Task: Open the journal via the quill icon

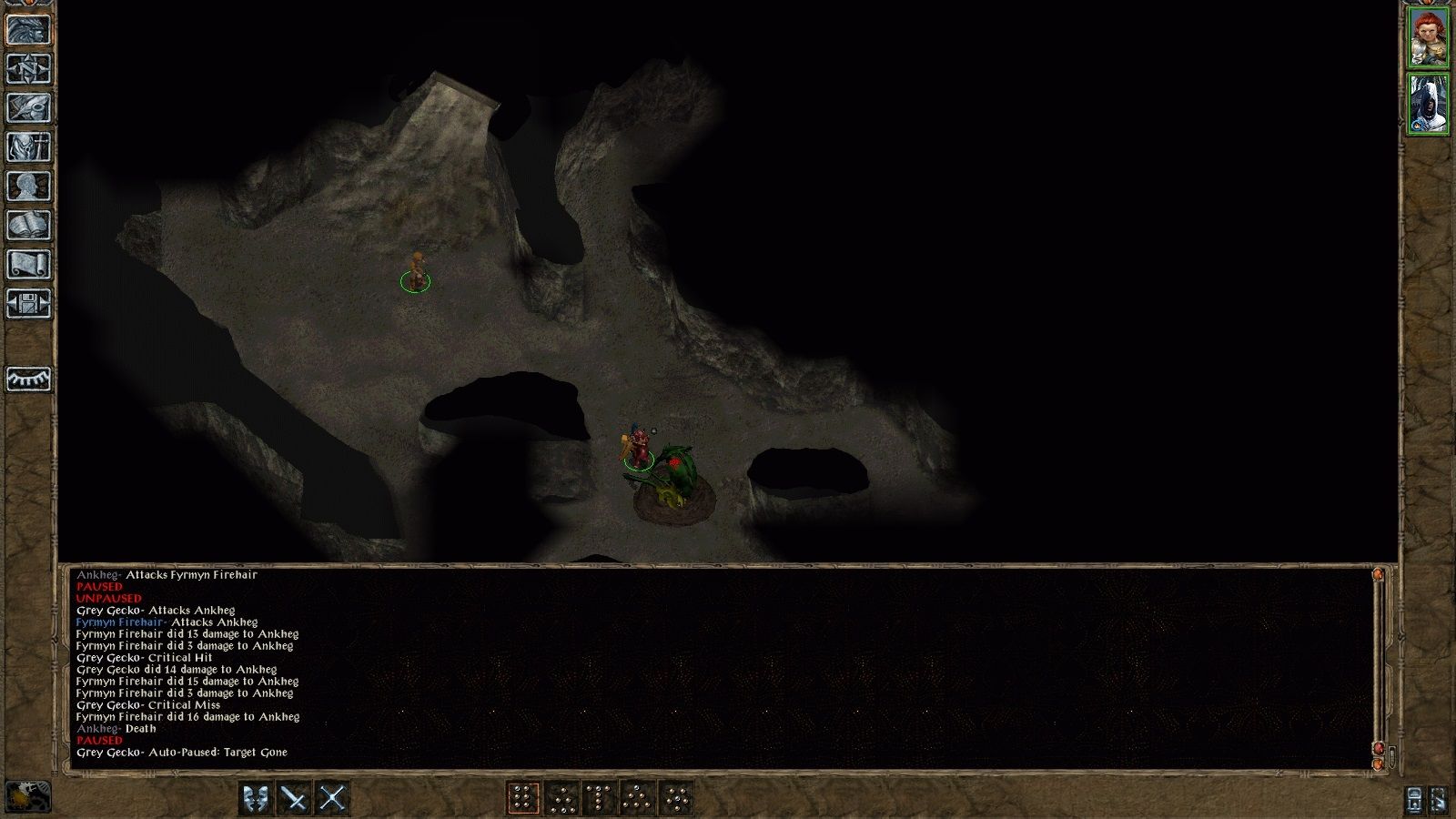Action: coord(28,107)
